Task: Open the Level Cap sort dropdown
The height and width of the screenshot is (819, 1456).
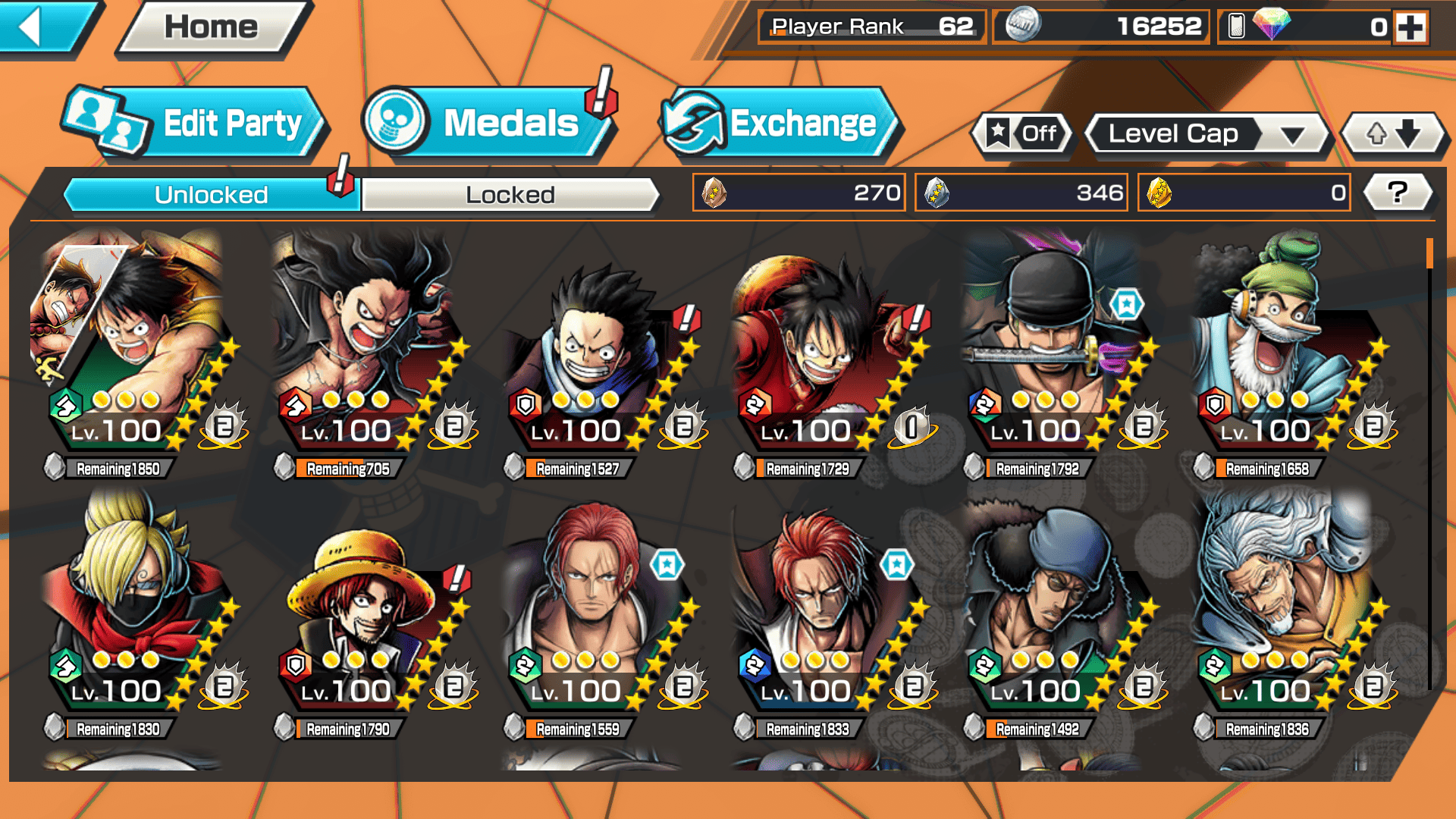Action: 1207,134
